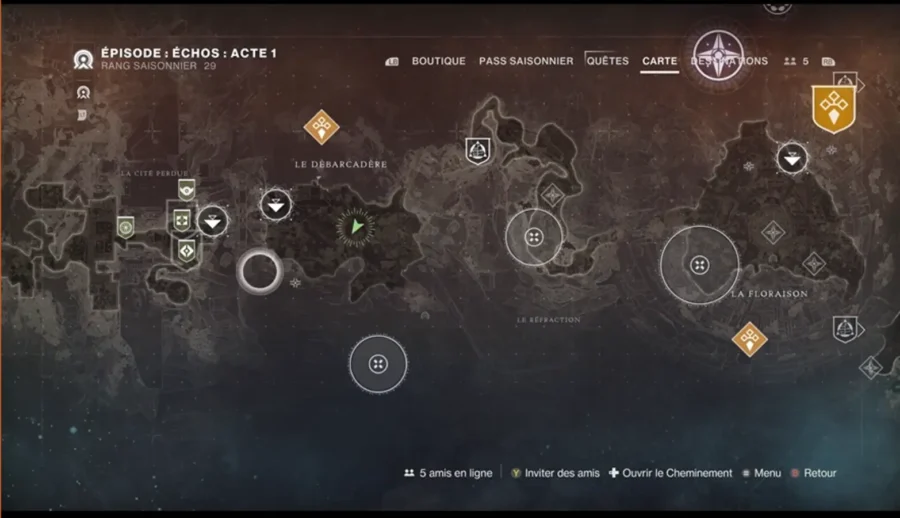This screenshot has height=518, width=900.
Task: Choose the topmost green shield under La Cité Perdue
Action: (x=185, y=190)
